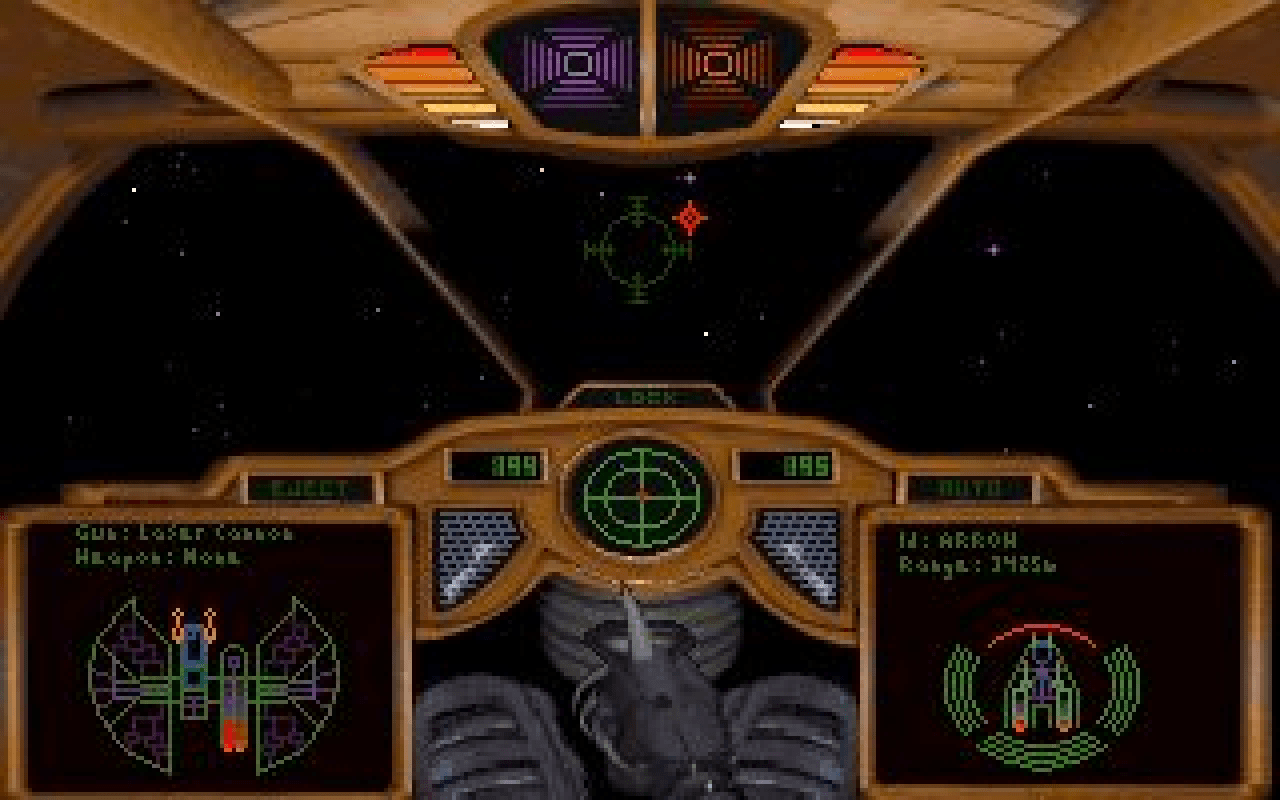Click the ARROW ship silhouette in target display
Screen dimensions: 1280x800
coord(1045,685)
